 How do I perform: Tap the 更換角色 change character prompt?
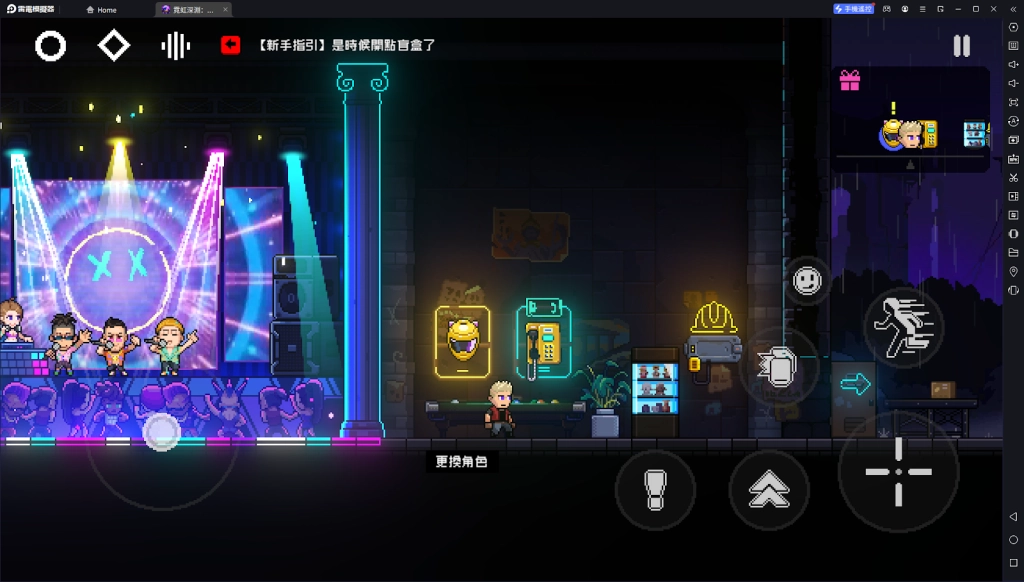click(461, 461)
